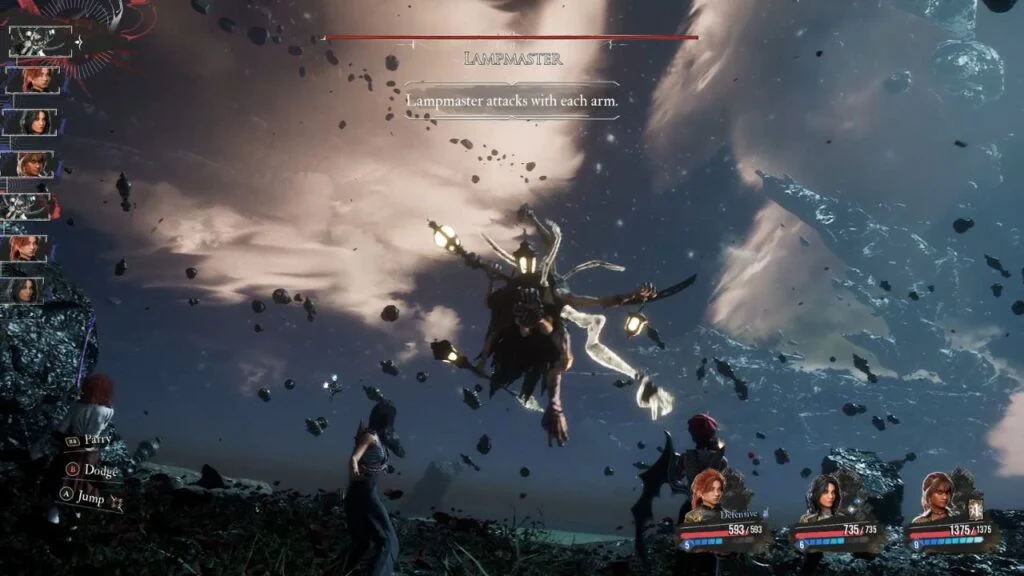Select the black-haired party member's portrait
The width and height of the screenshot is (1024, 576).
click(822, 493)
